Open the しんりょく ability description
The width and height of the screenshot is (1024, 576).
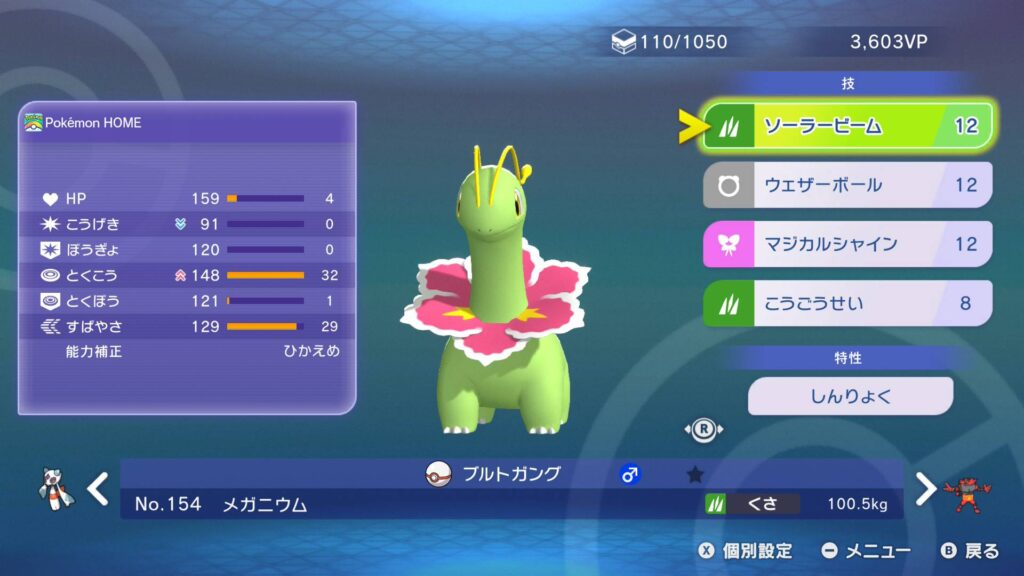point(850,396)
